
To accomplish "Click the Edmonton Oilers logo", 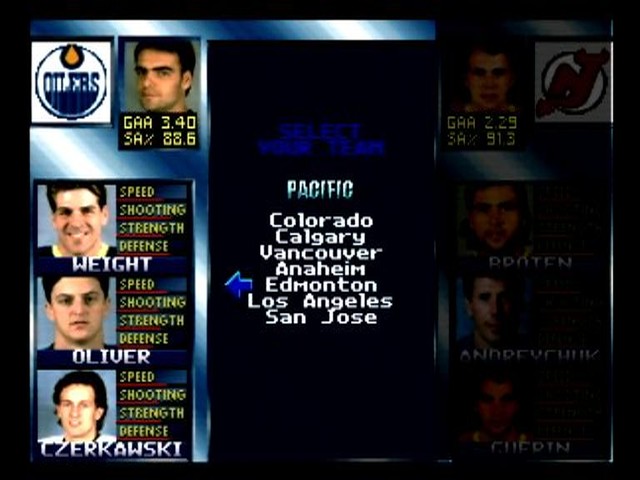I will coord(71,82).
